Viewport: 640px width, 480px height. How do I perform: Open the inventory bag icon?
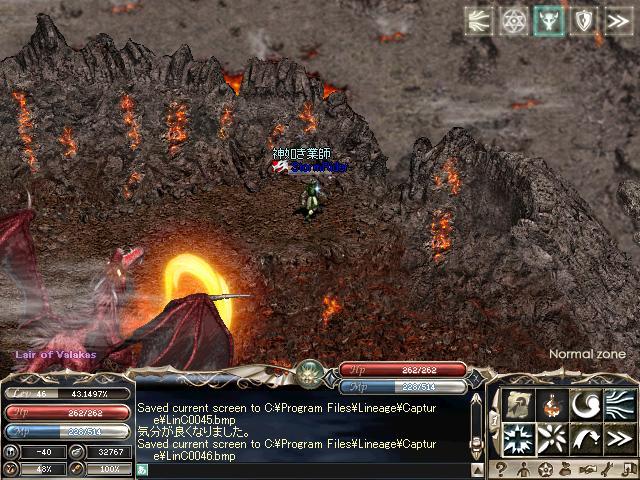567,469
